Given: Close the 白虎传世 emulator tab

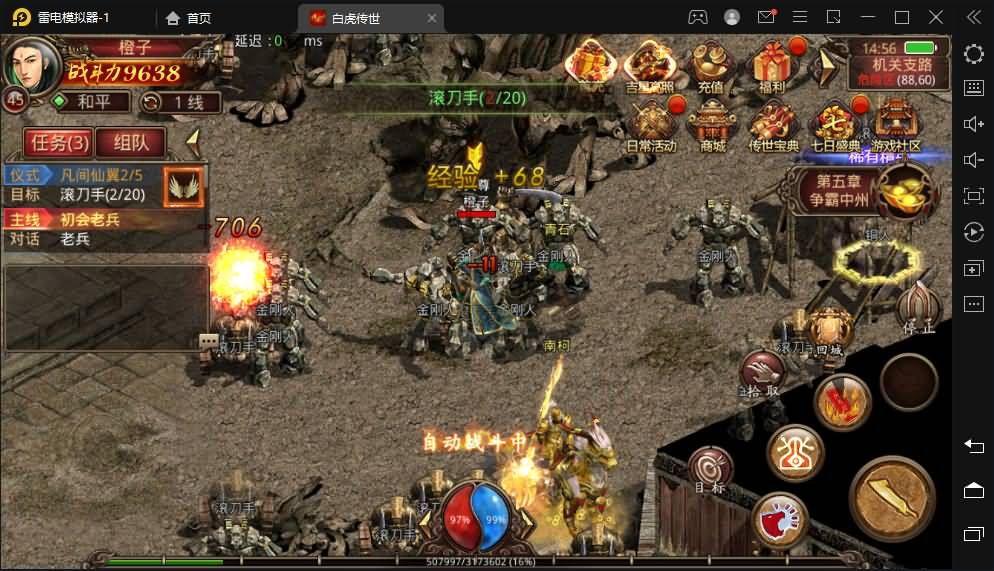Looking at the screenshot, I should (432, 17).
